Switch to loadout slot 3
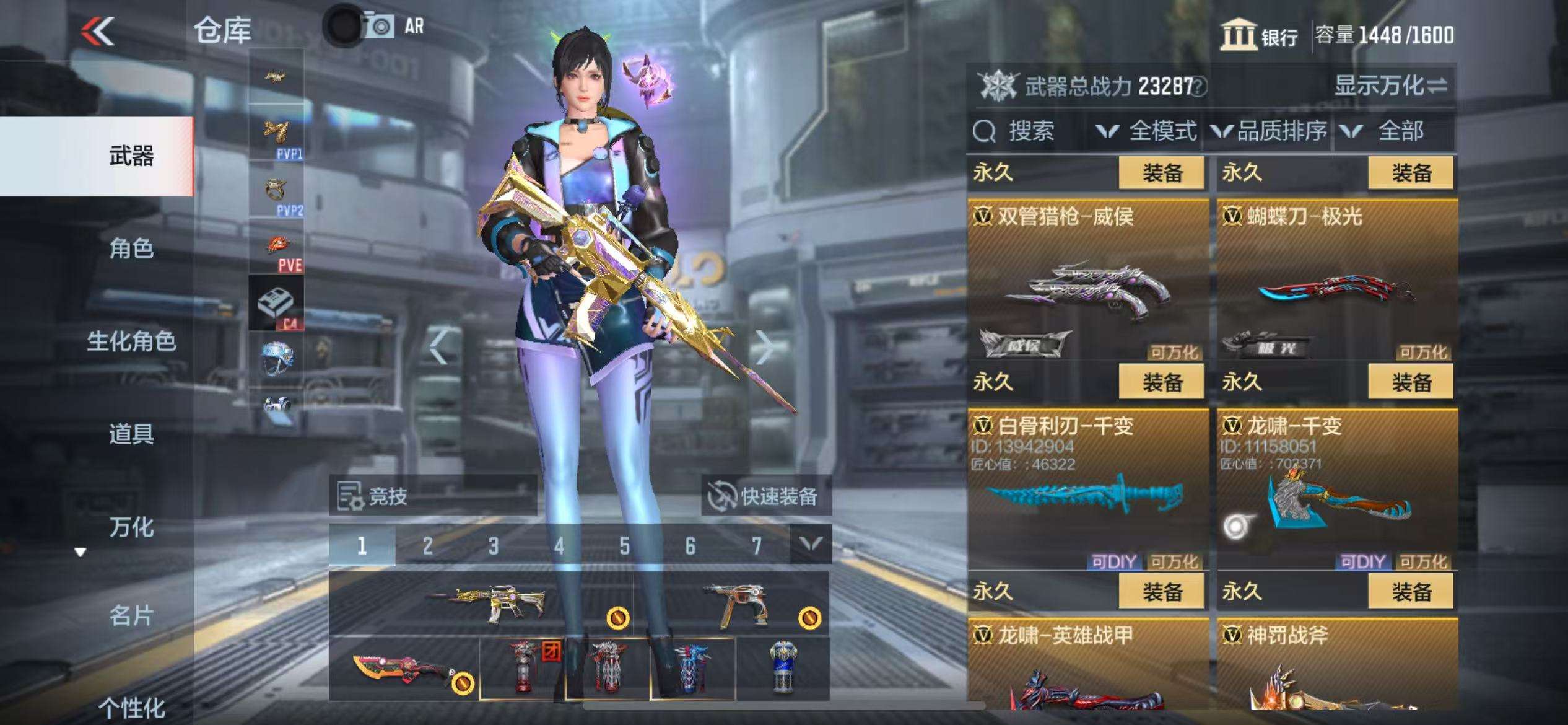1568x725 pixels. 493,546
